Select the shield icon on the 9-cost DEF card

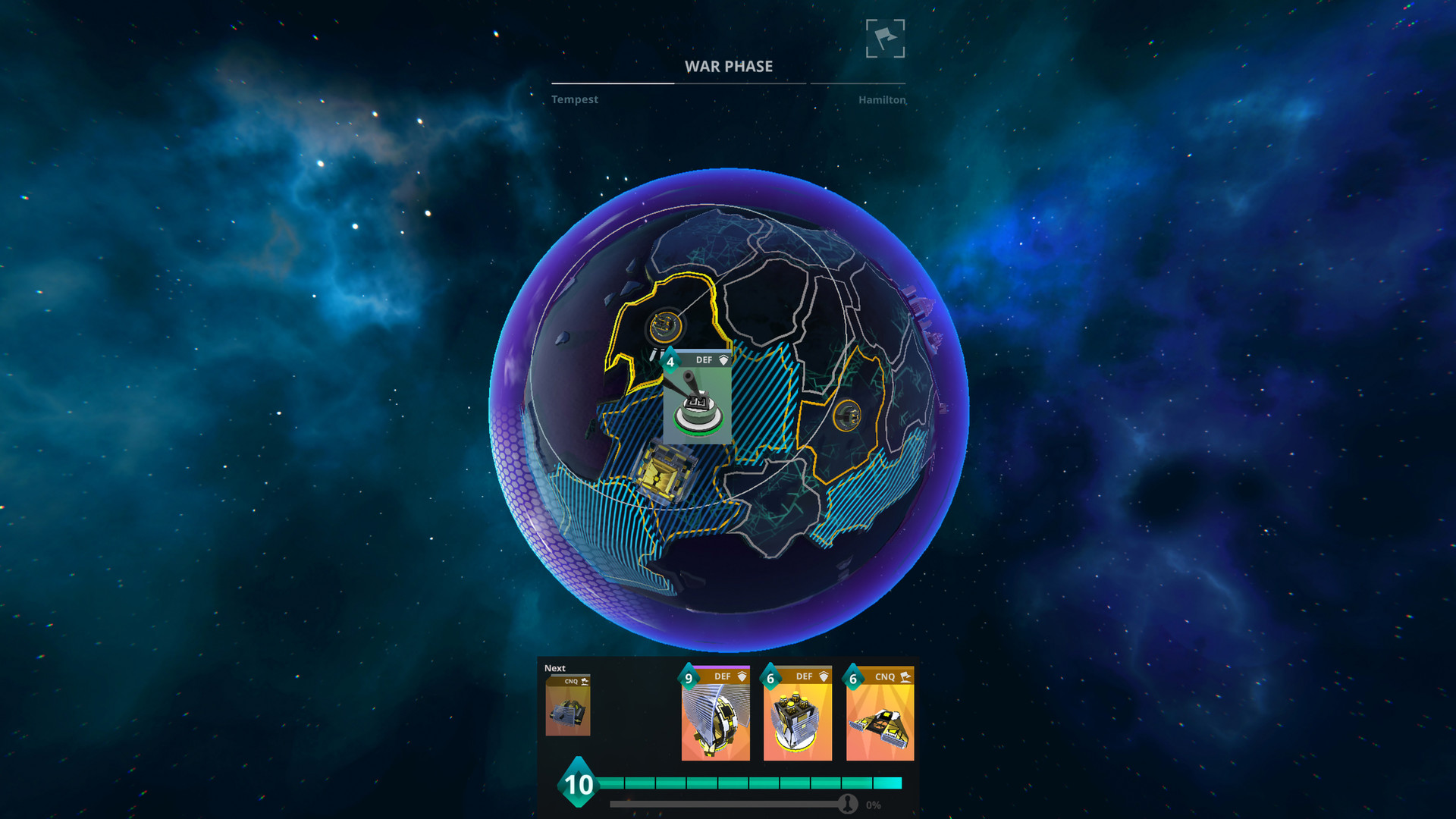[742, 676]
